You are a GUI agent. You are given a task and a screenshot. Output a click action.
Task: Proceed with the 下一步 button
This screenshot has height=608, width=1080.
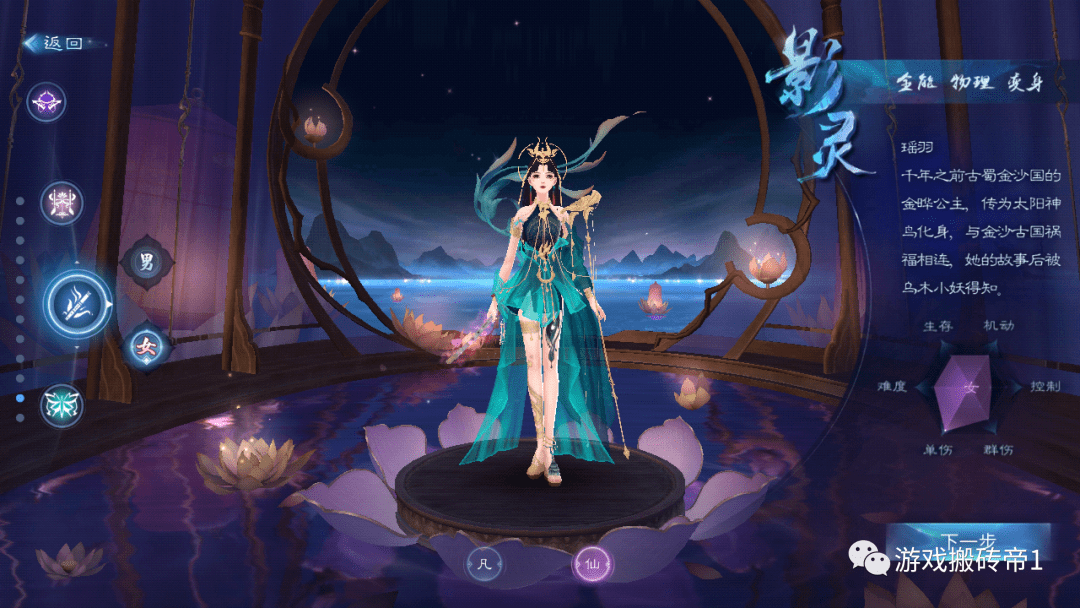[x=966, y=540]
